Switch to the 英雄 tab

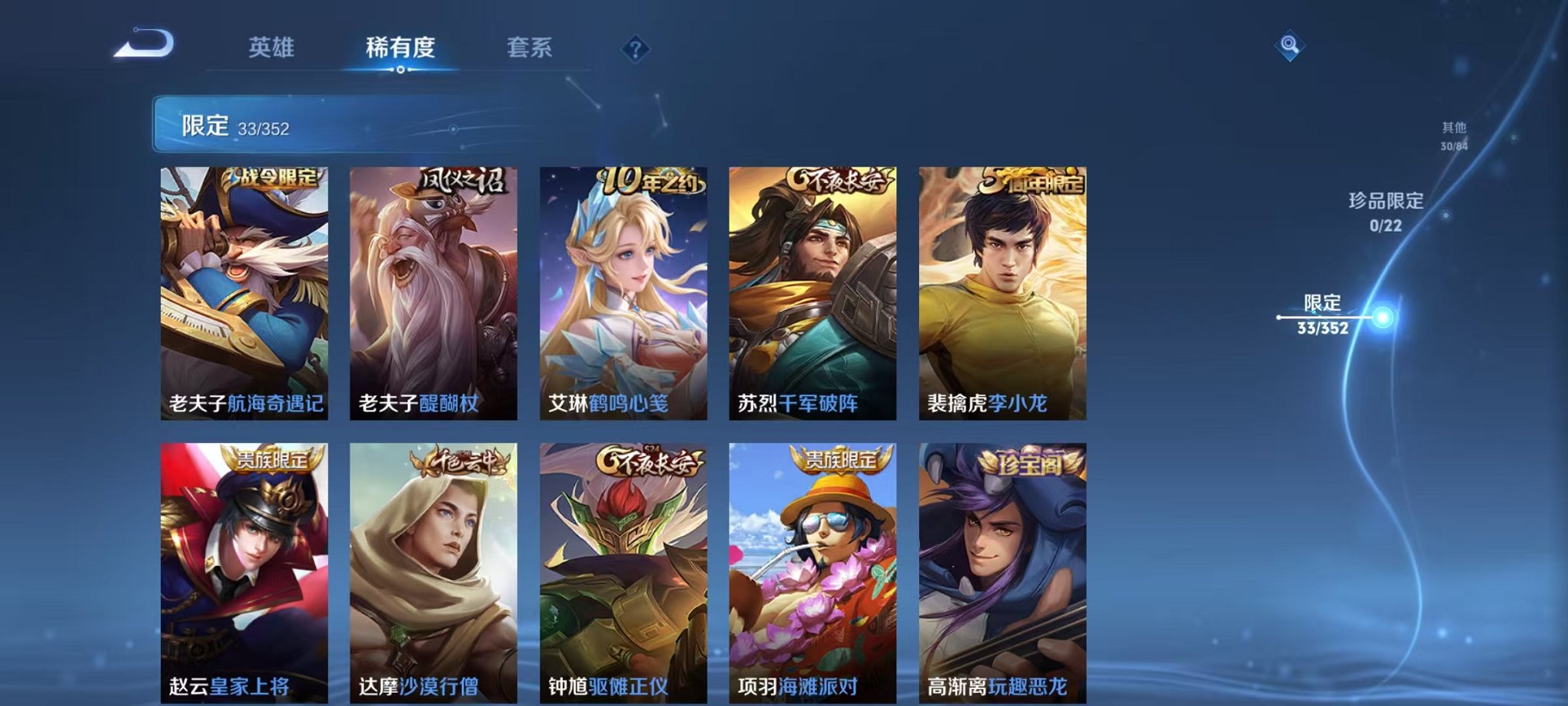(x=272, y=48)
